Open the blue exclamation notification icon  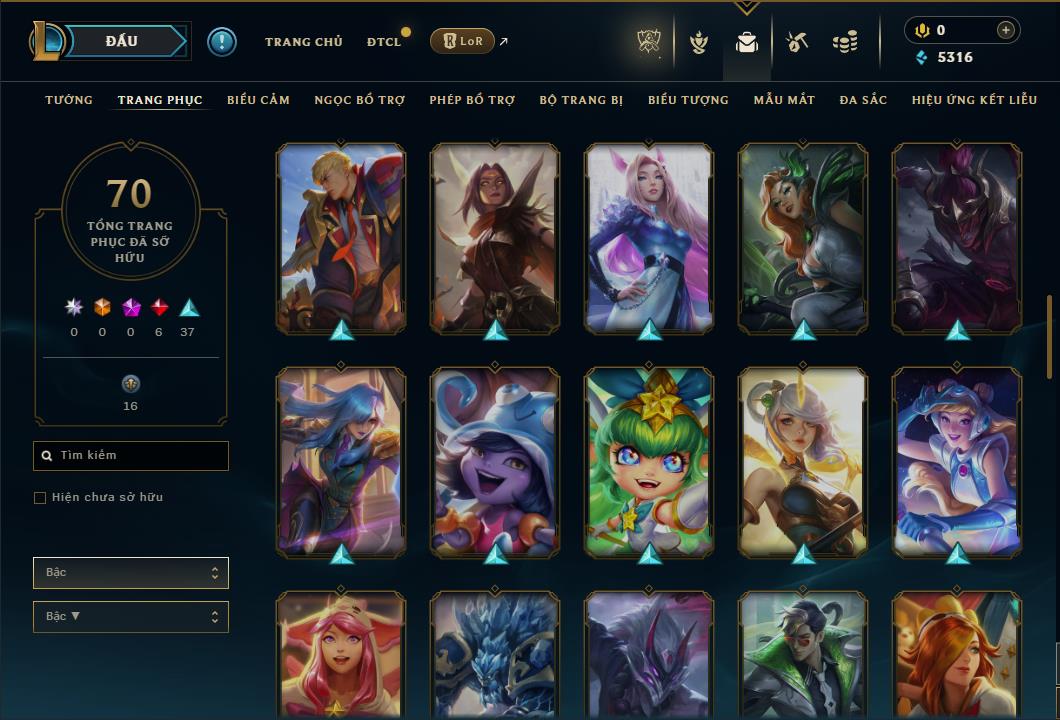pos(222,42)
